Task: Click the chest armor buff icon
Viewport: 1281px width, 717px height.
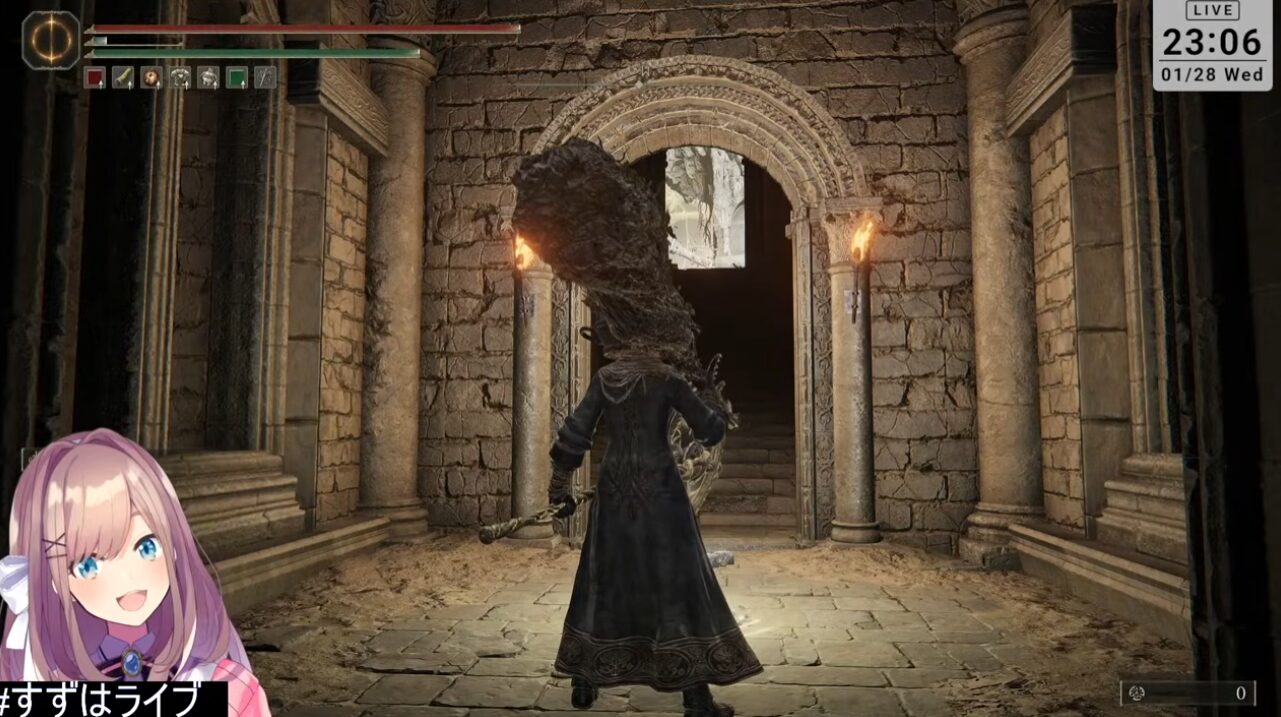Action: (180, 78)
